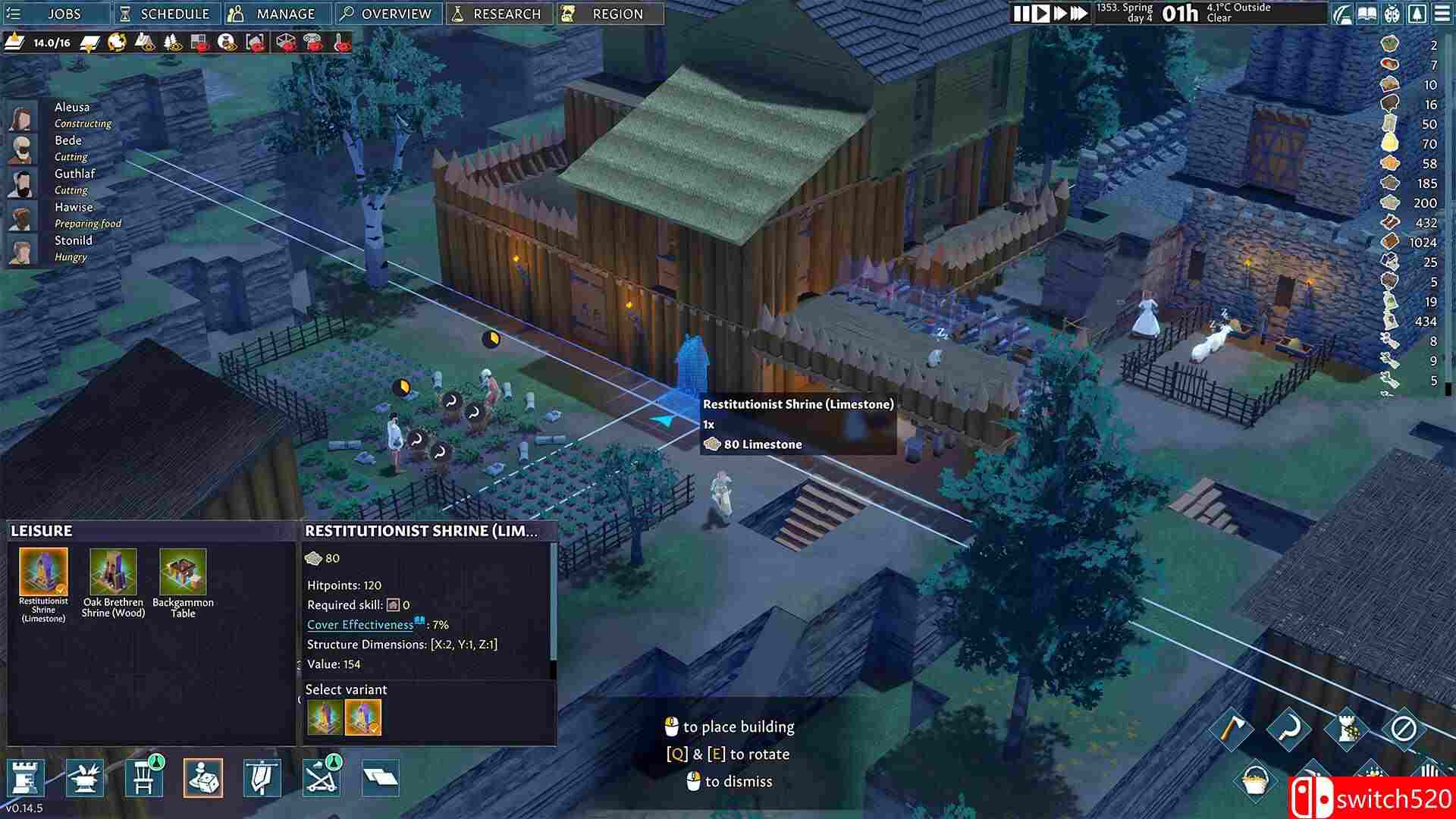Open the Furniture build category chair icon
1456x819 pixels.
point(144,777)
